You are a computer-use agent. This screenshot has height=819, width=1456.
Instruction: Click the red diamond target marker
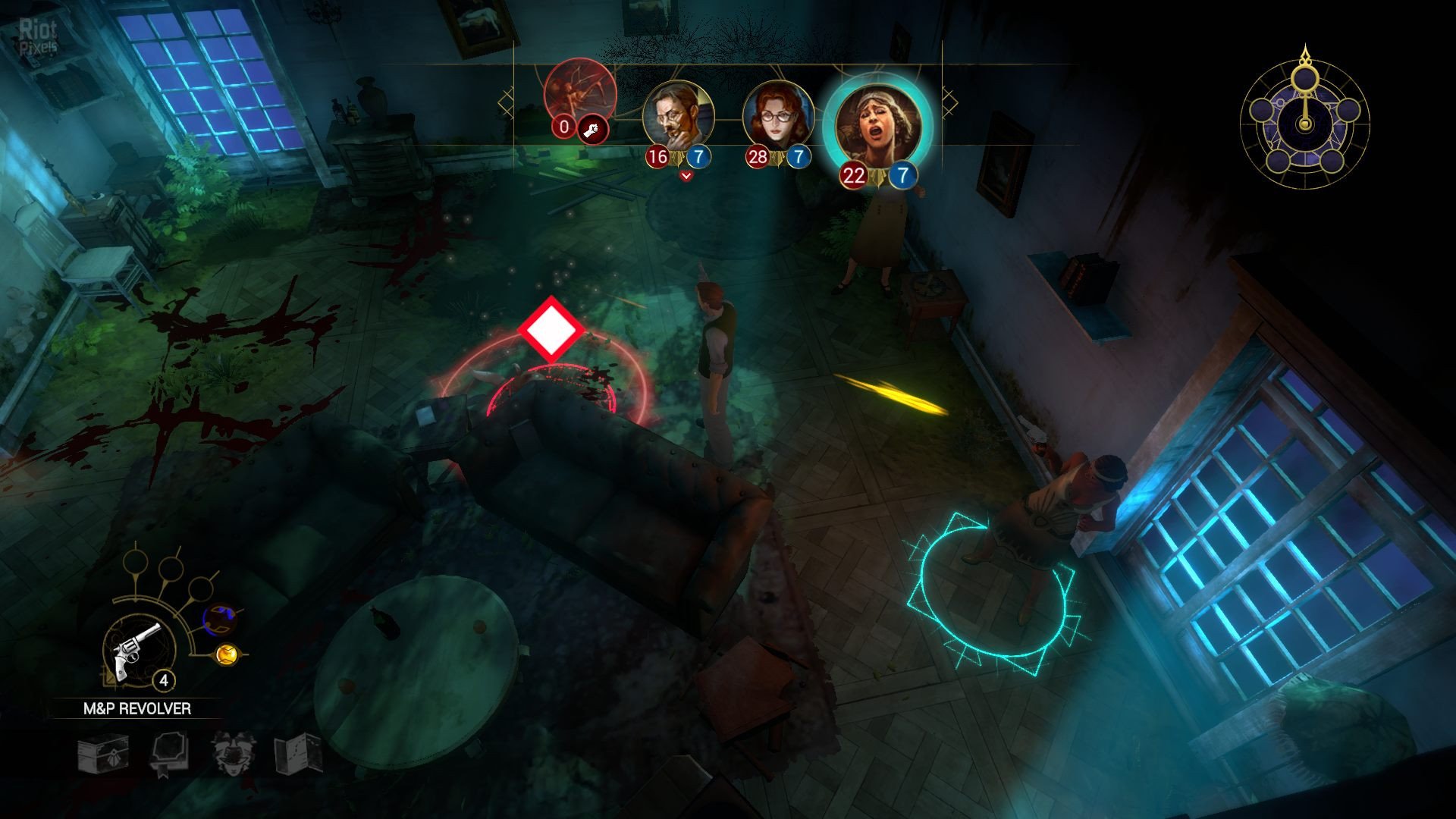[x=551, y=330]
